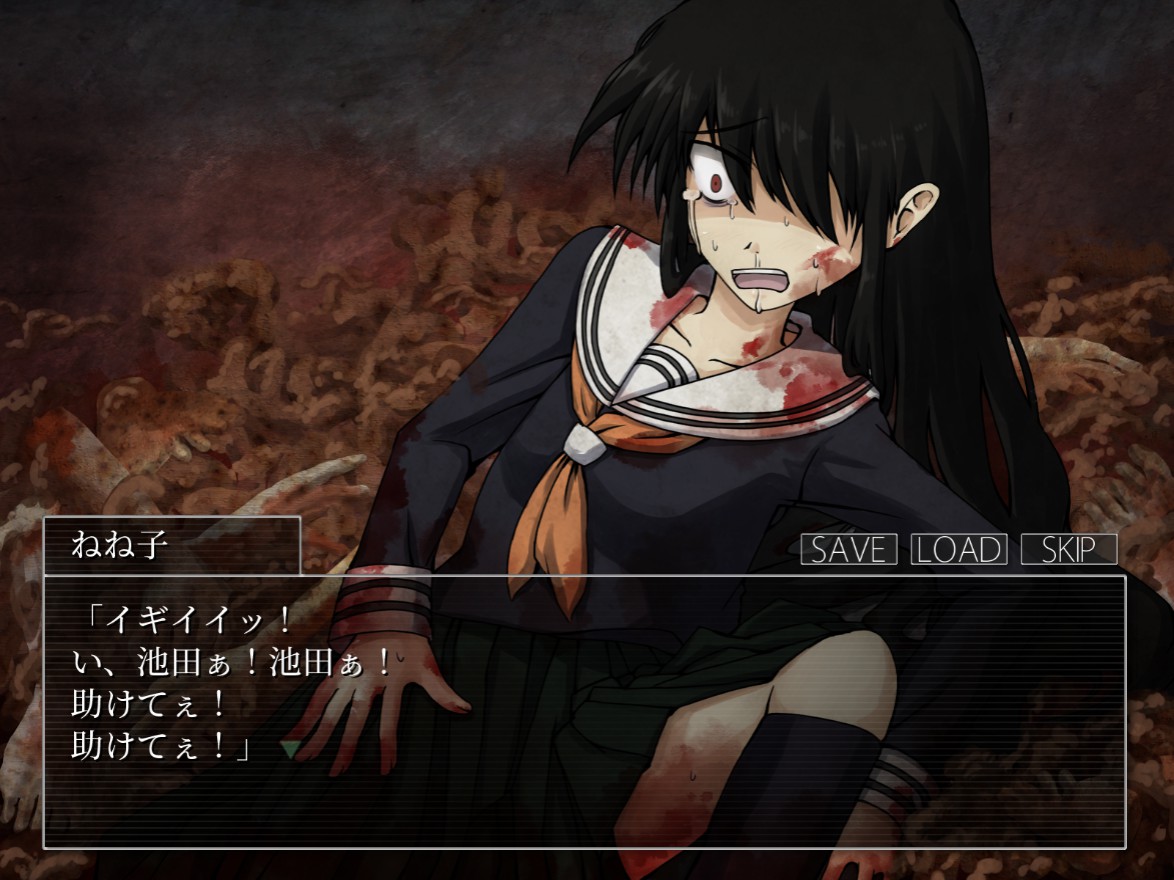The width and height of the screenshot is (1174, 880).
Task: Open the LOAD menu
Action: tap(958, 549)
